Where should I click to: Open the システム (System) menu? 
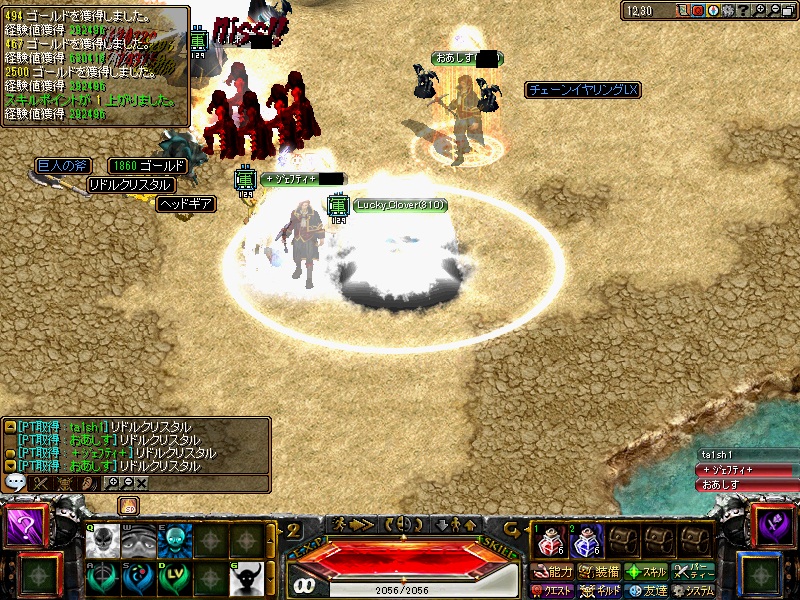point(693,591)
